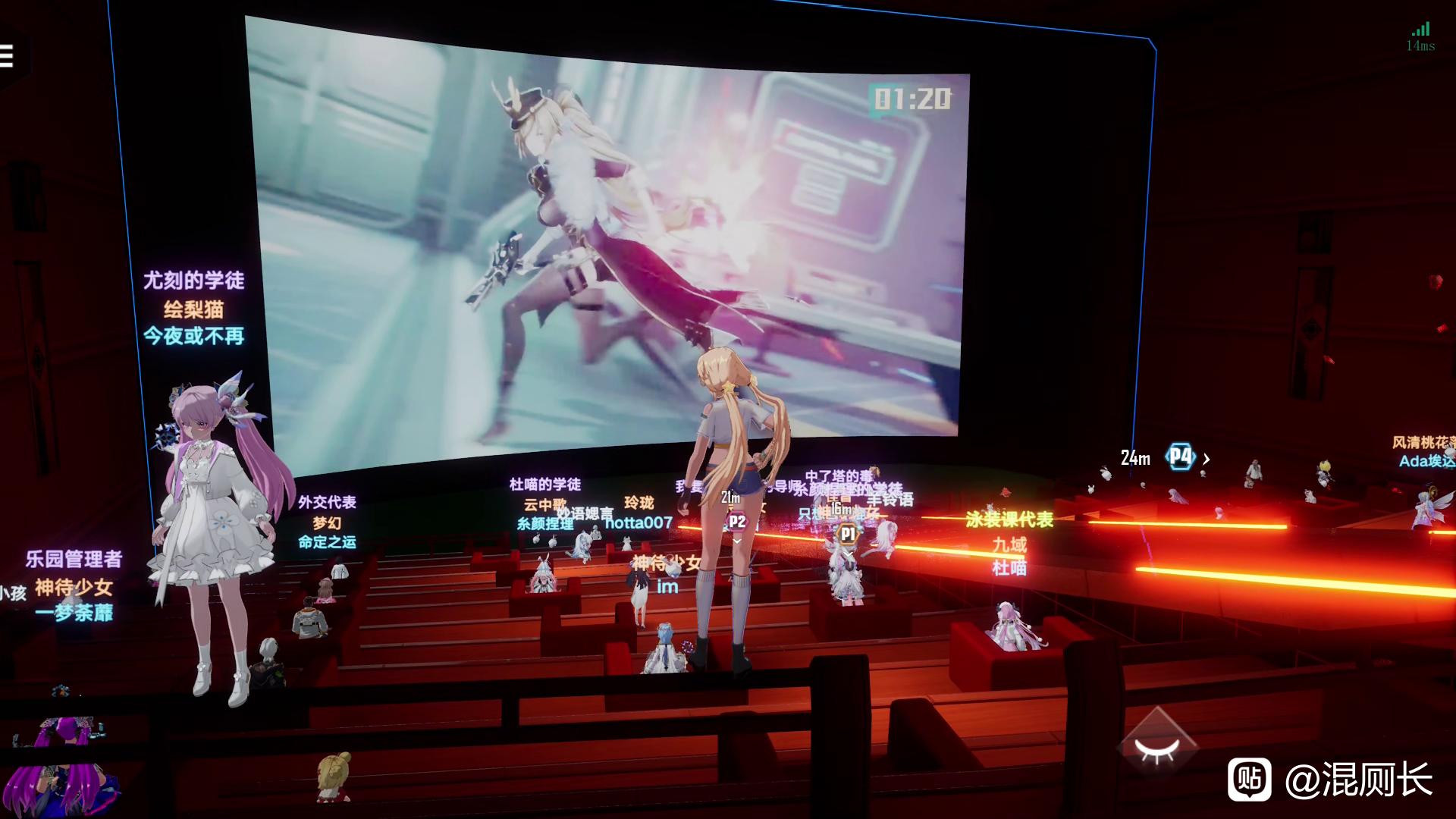
Task: Open the hamburger menu icon
Action: coord(7,56)
